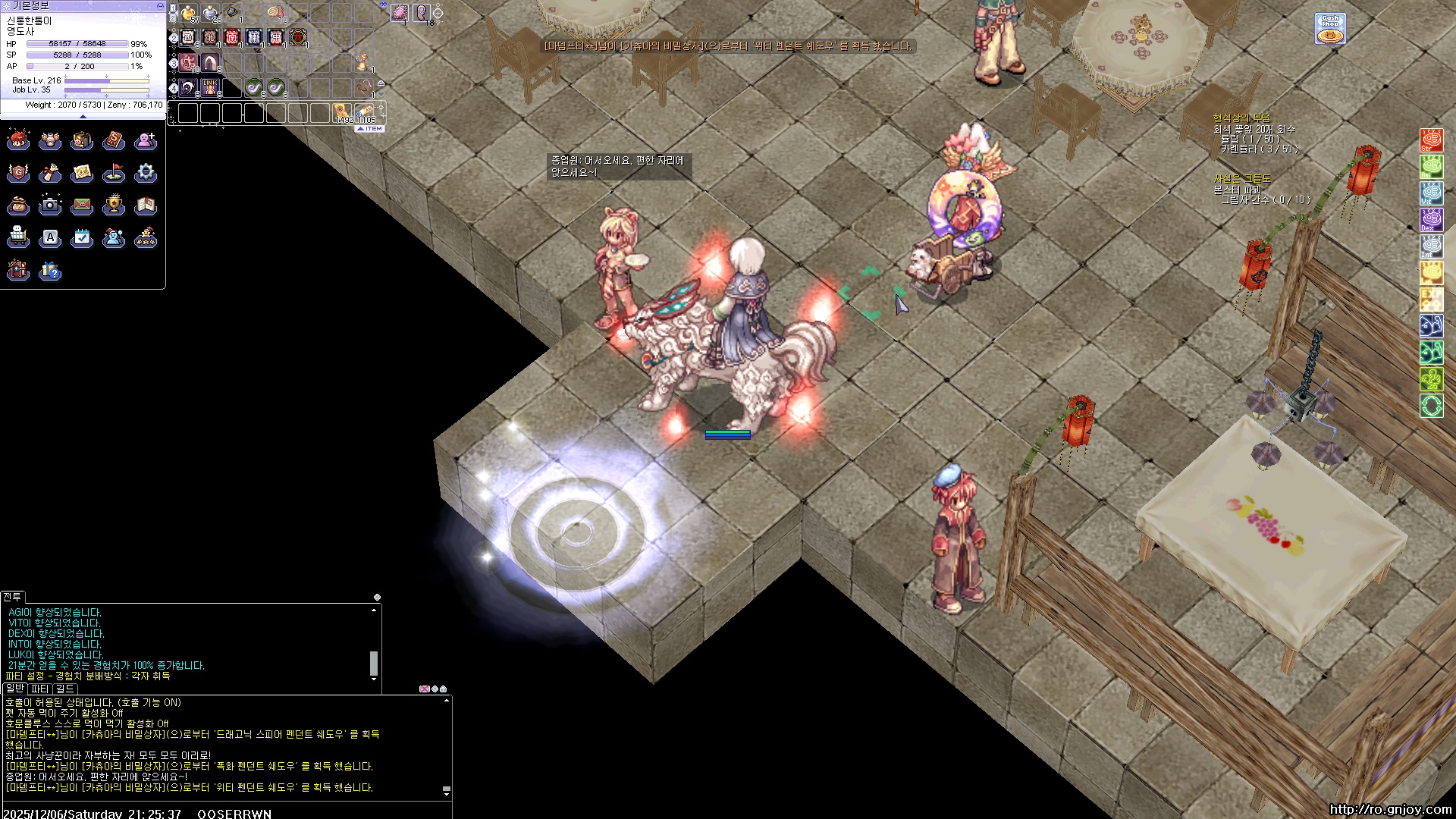Viewport: 1456px width, 819px height.
Task: Switch to the 길드 chat tab
Action: pos(65,689)
